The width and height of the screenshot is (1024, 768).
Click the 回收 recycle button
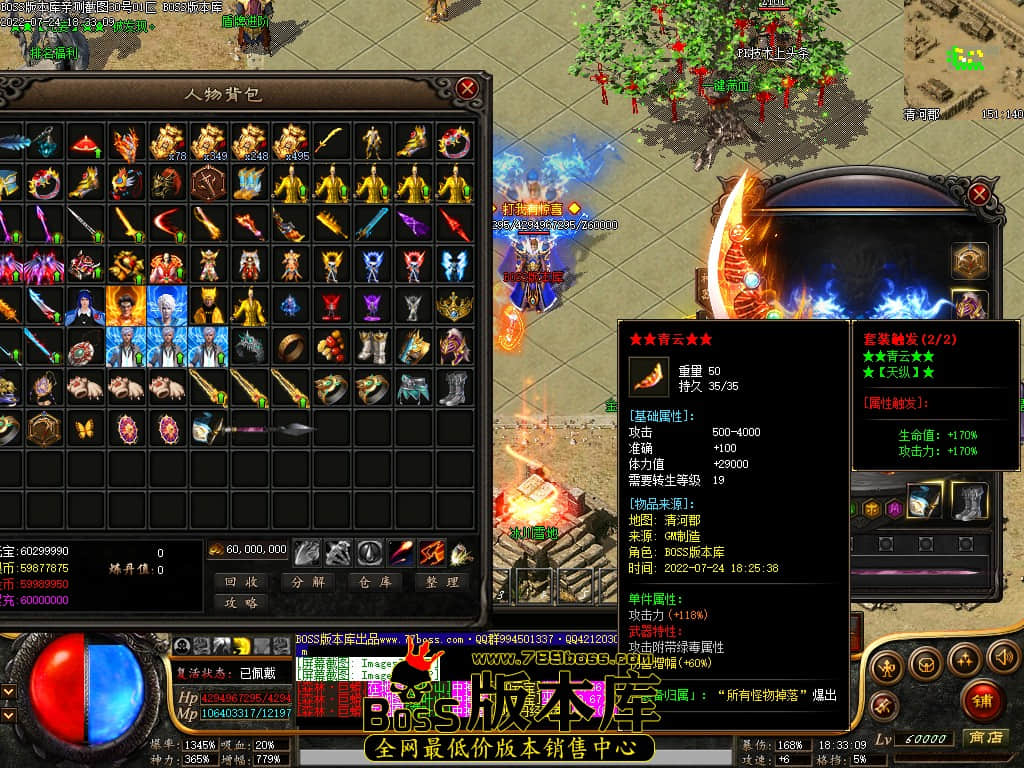point(241,581)
